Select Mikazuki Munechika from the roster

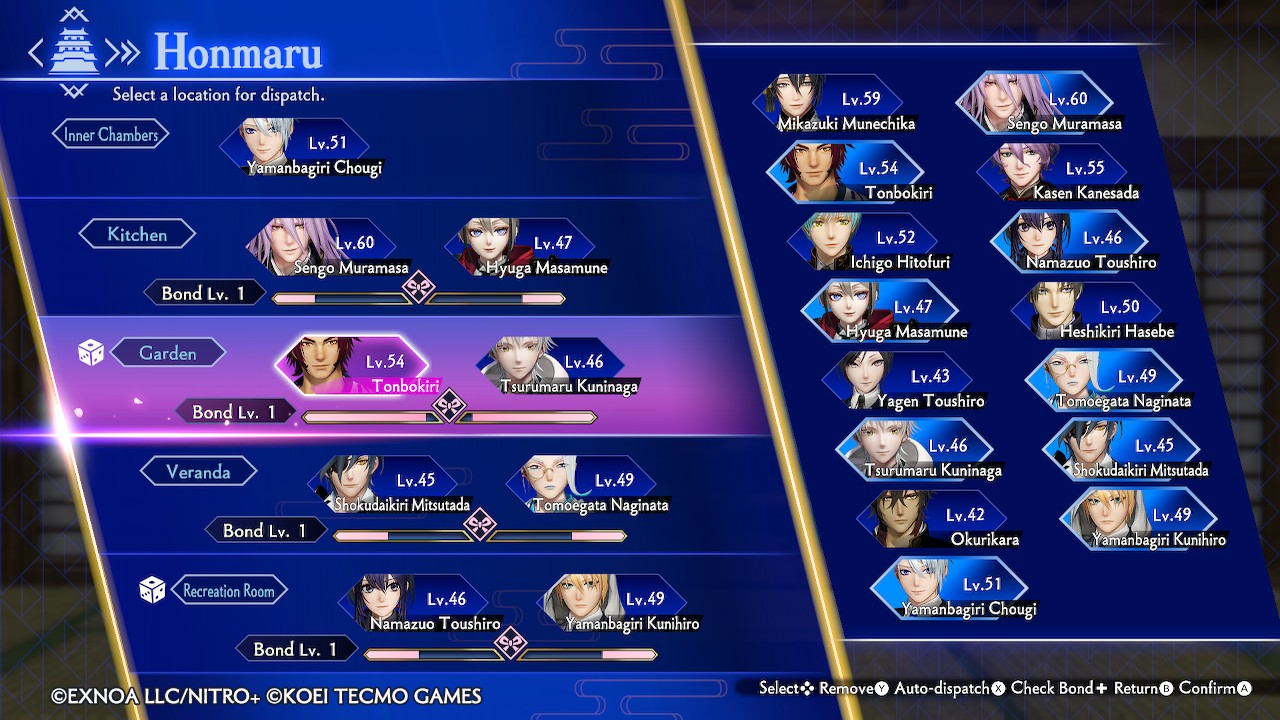click(830, 105)
